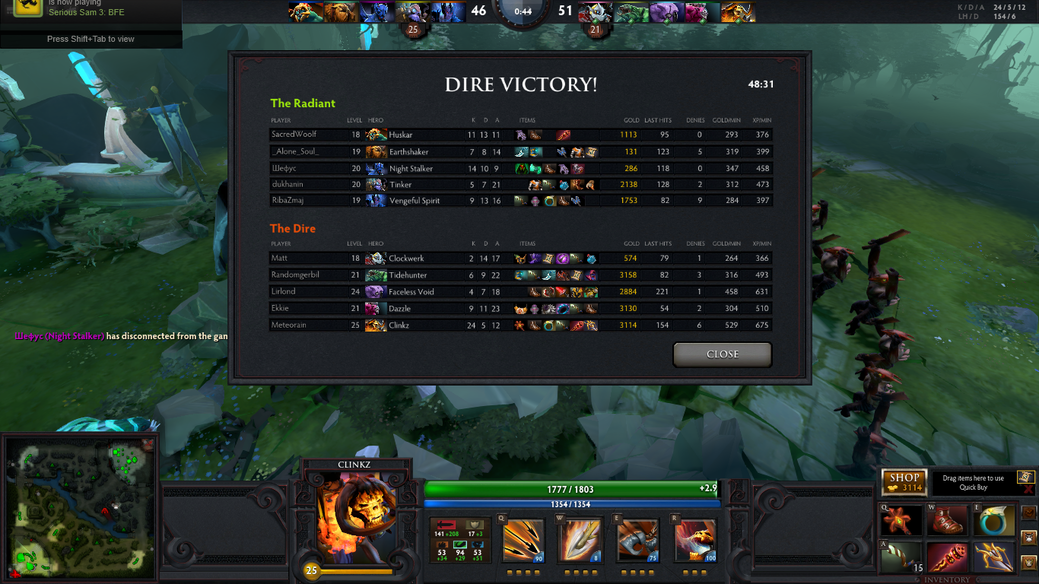Select the ring item in inventory
1039x584 pixels.
pos(993,522)
